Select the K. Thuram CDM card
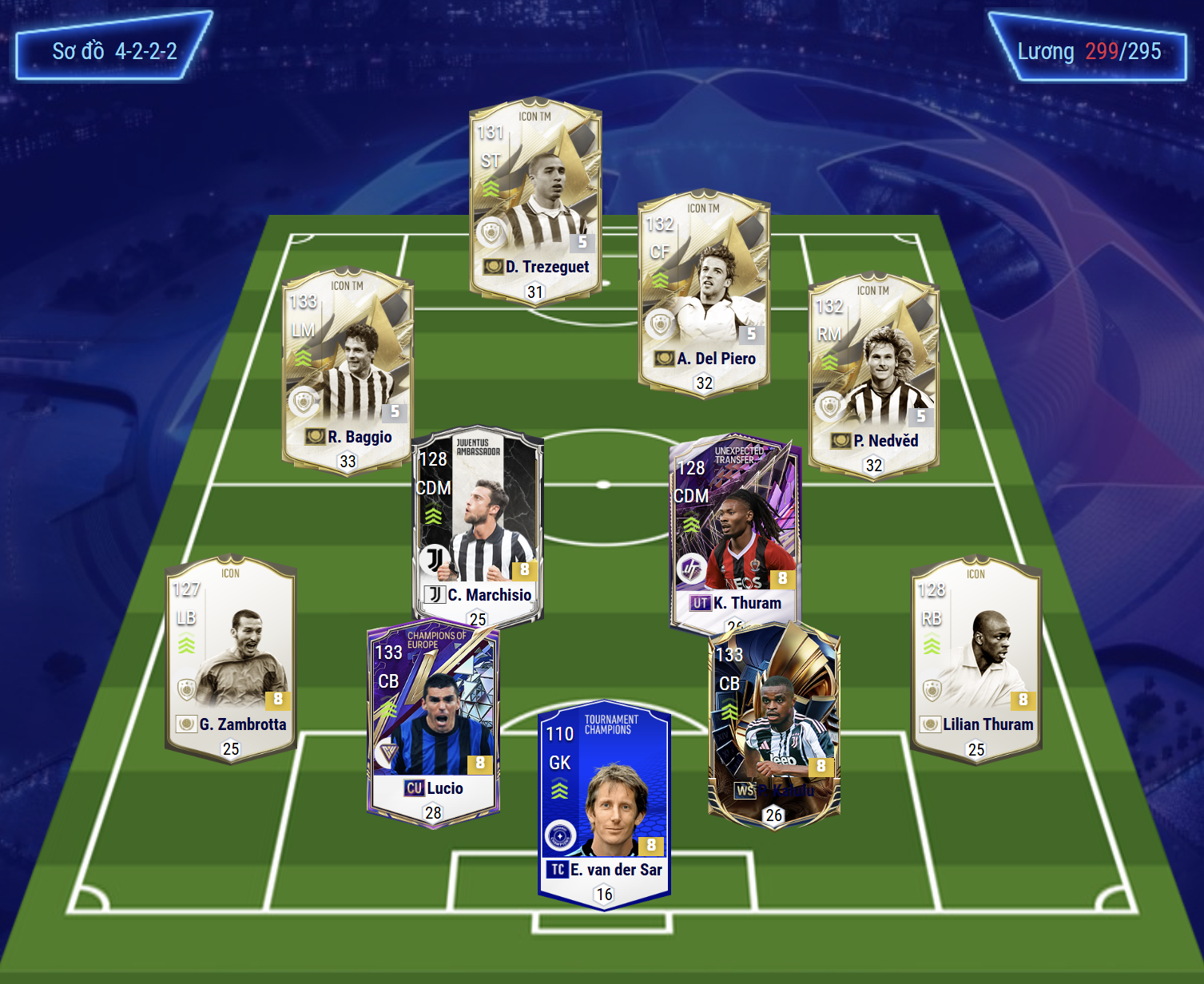The height and width of the screenshot is (984, 1204). coord(734,531)
